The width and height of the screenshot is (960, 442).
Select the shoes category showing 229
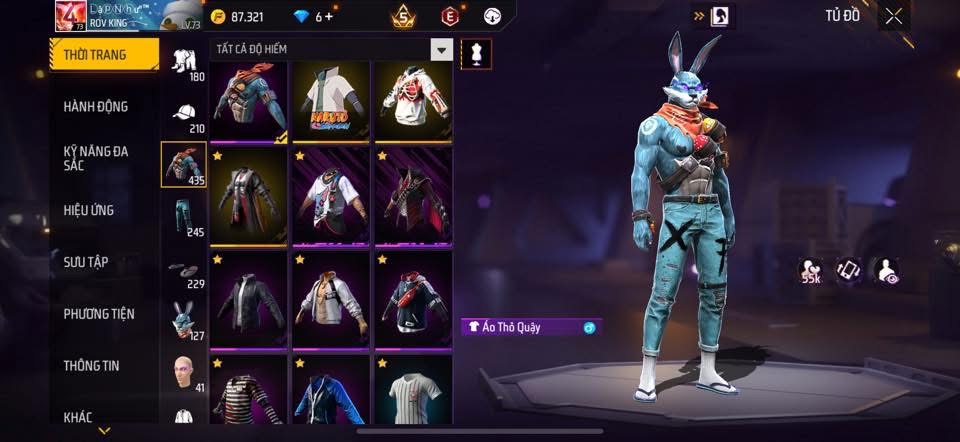coord(184,272)
